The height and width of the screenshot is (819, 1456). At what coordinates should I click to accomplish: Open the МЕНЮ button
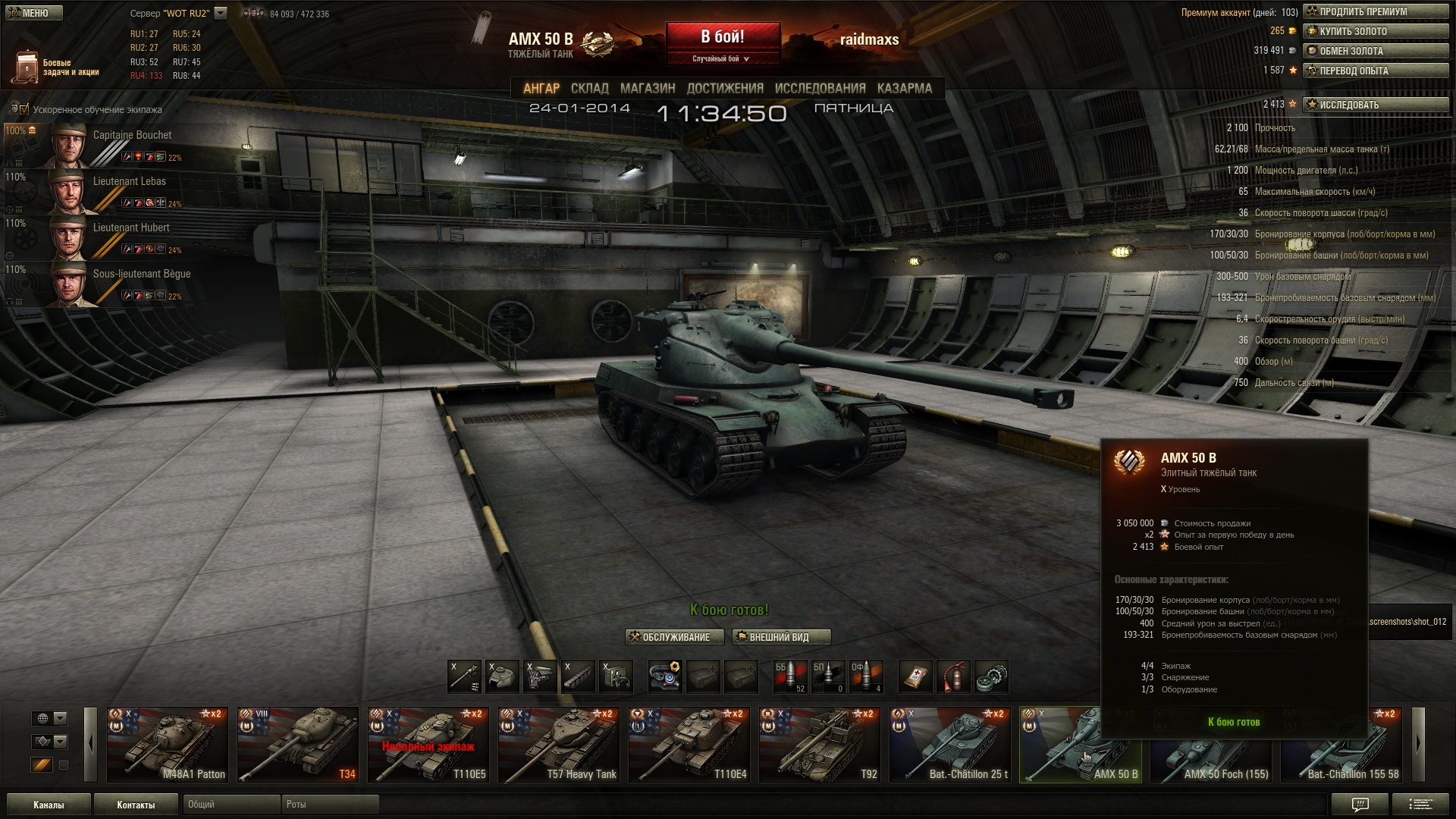[x=33, y=13]
